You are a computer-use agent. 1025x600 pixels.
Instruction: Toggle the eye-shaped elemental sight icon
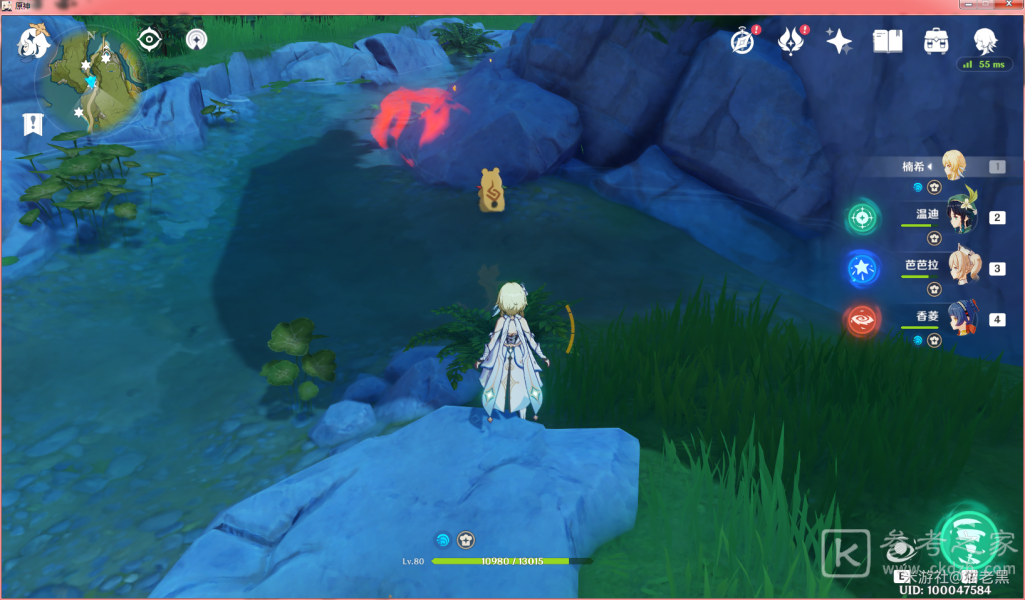pos(150,40)
